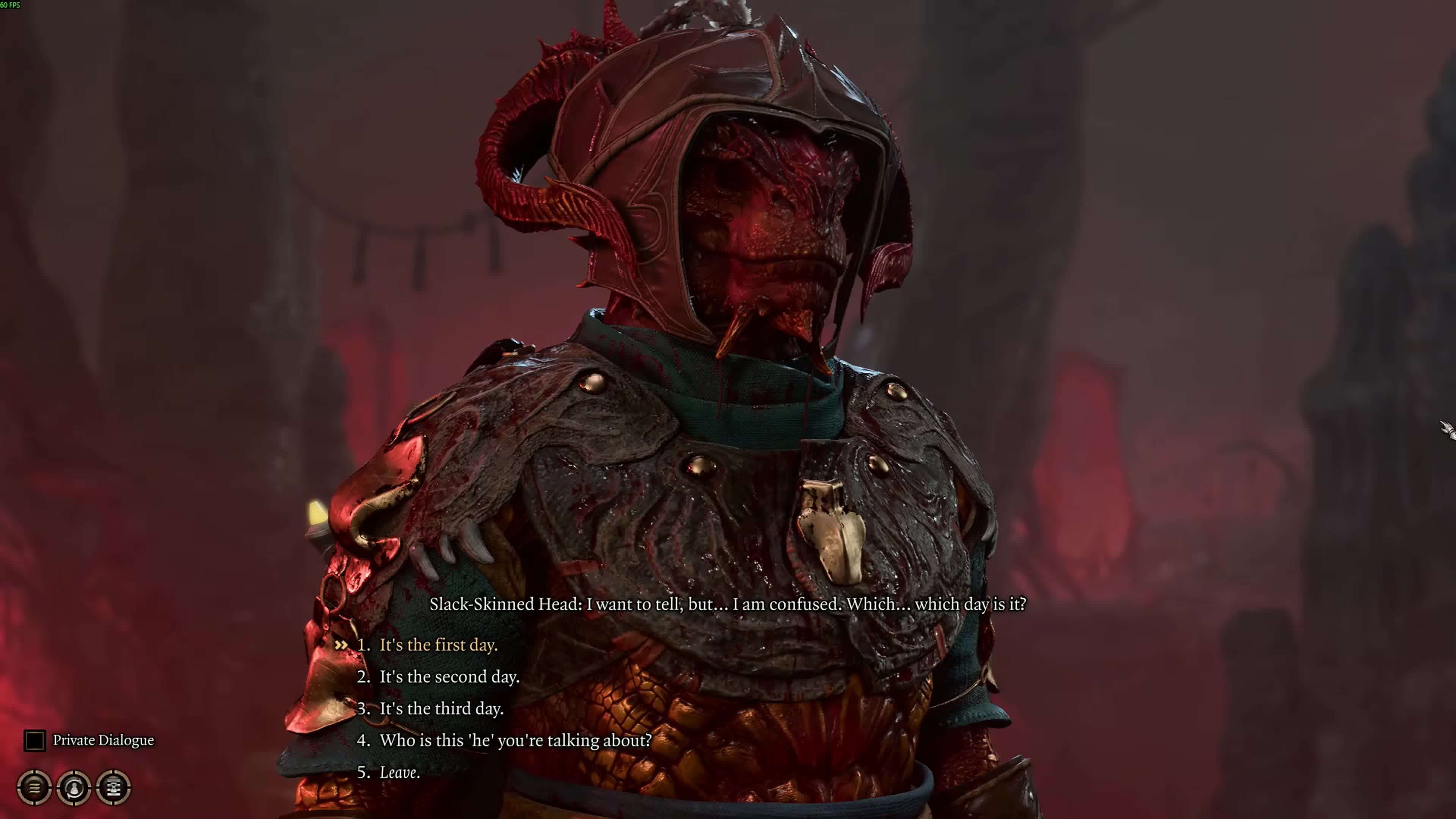
Task: Toggle the Private Dialogue checkbox
Action: (x=35, y=741)
